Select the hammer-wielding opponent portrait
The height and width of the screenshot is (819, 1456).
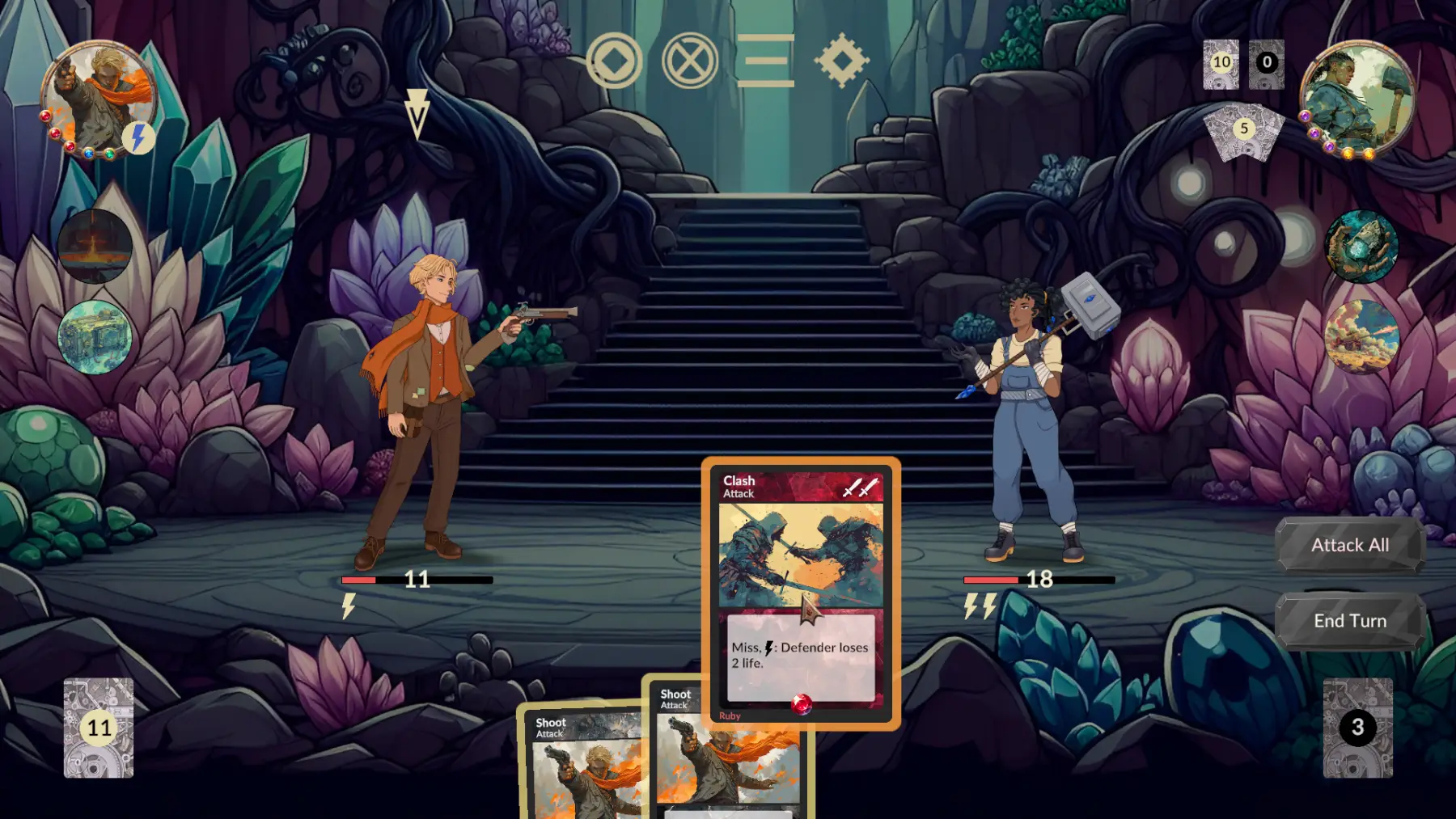(1357, 97)
